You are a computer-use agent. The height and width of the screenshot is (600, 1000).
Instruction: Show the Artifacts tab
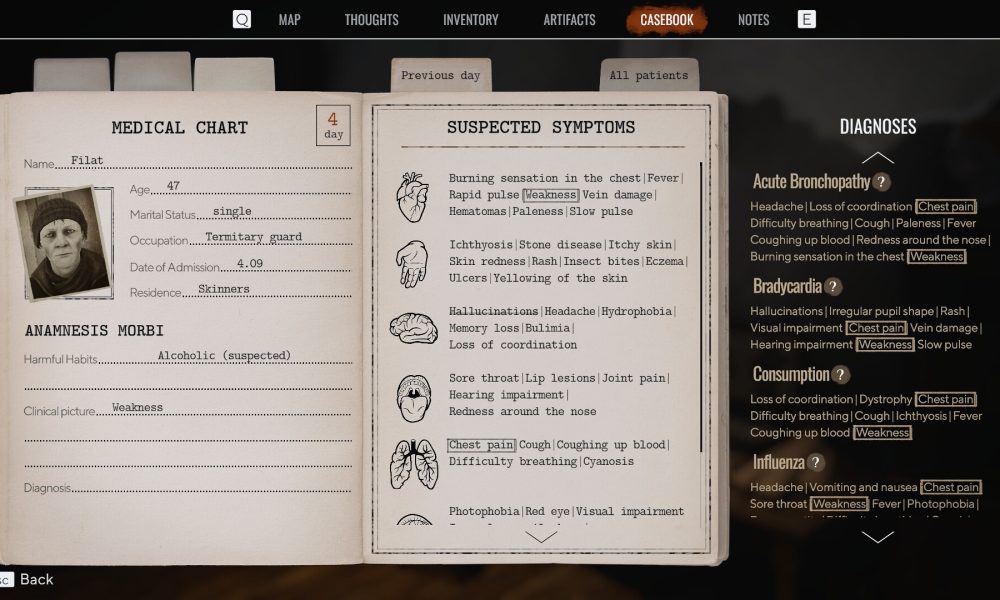(569, 20)
